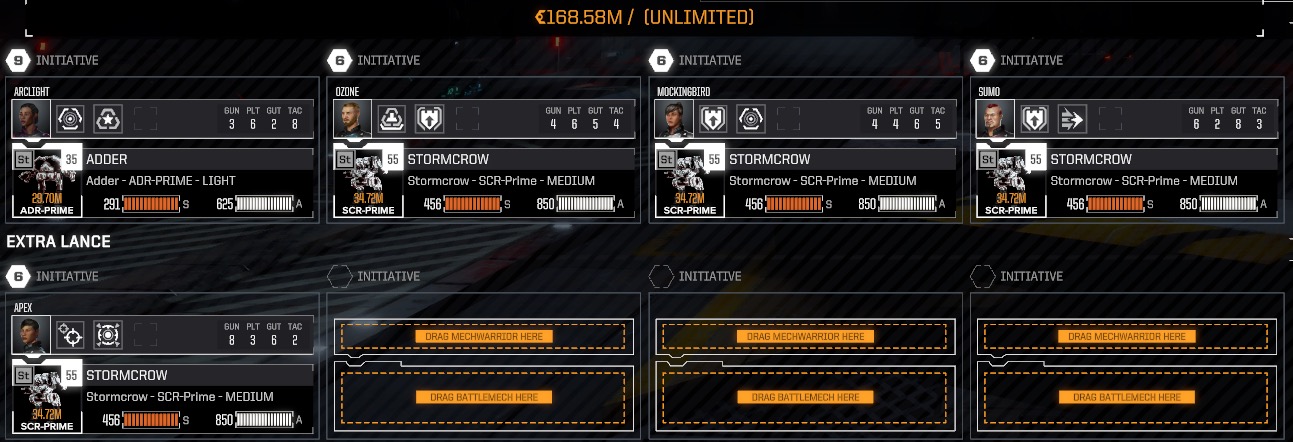Screen dimensions: 1293x442
Task: Pick Sumo's pilot portrait
Action: [994, 118]
